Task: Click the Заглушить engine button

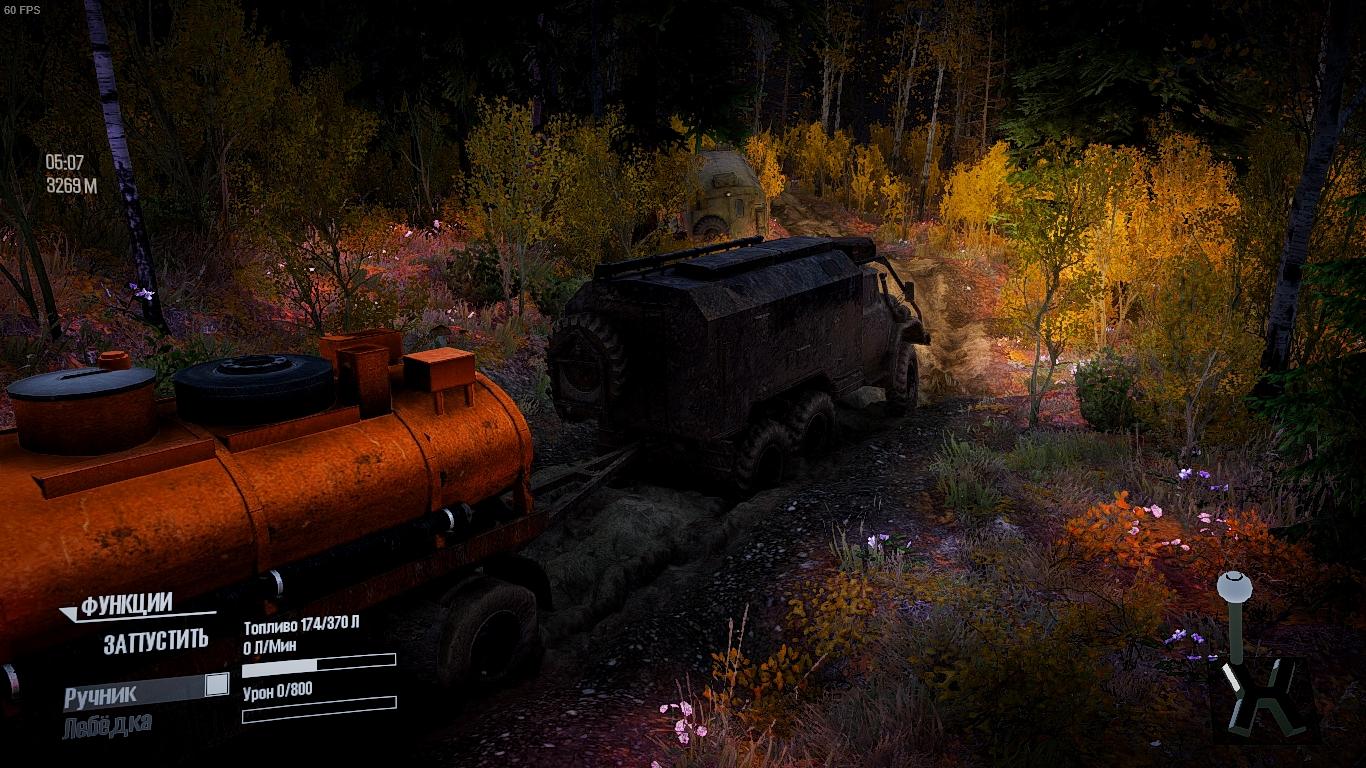Action: (x=155, y=641)
